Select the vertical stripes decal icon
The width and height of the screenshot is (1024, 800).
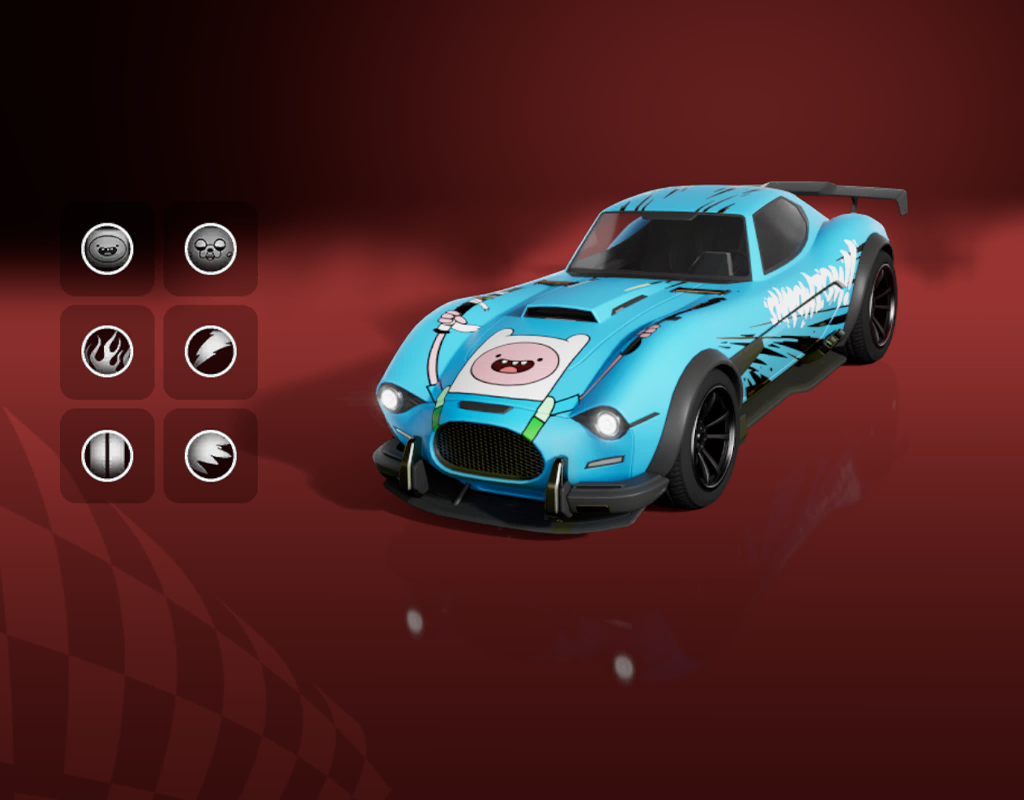tap(107, 456)
